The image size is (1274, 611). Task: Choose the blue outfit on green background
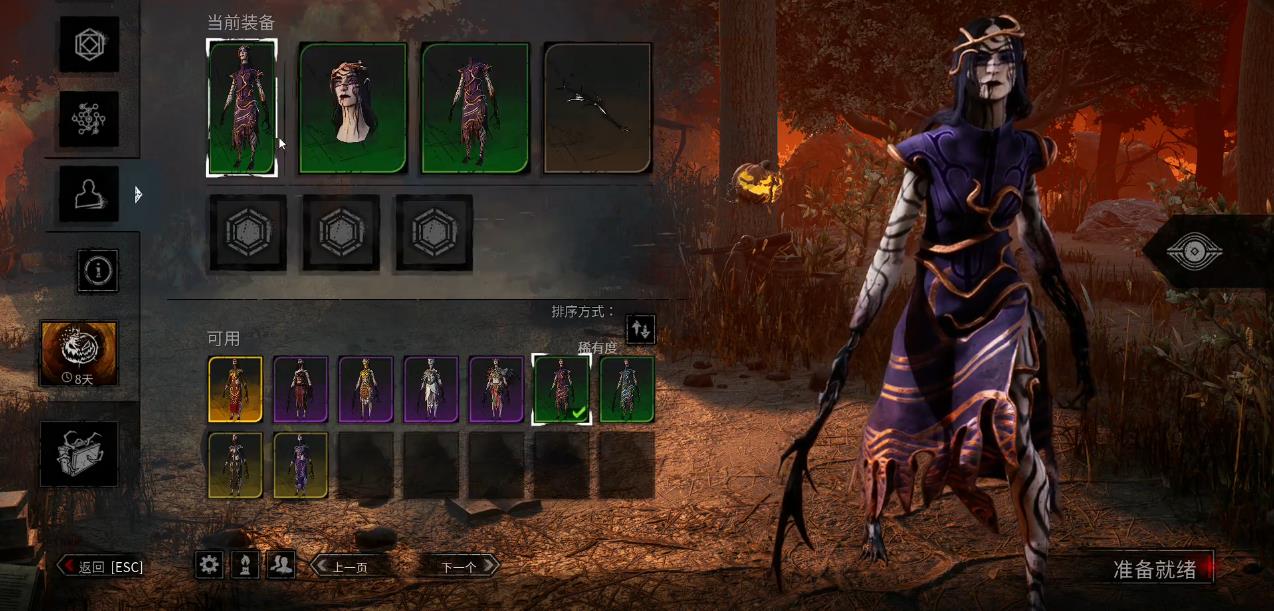click(x=627, y=389)
